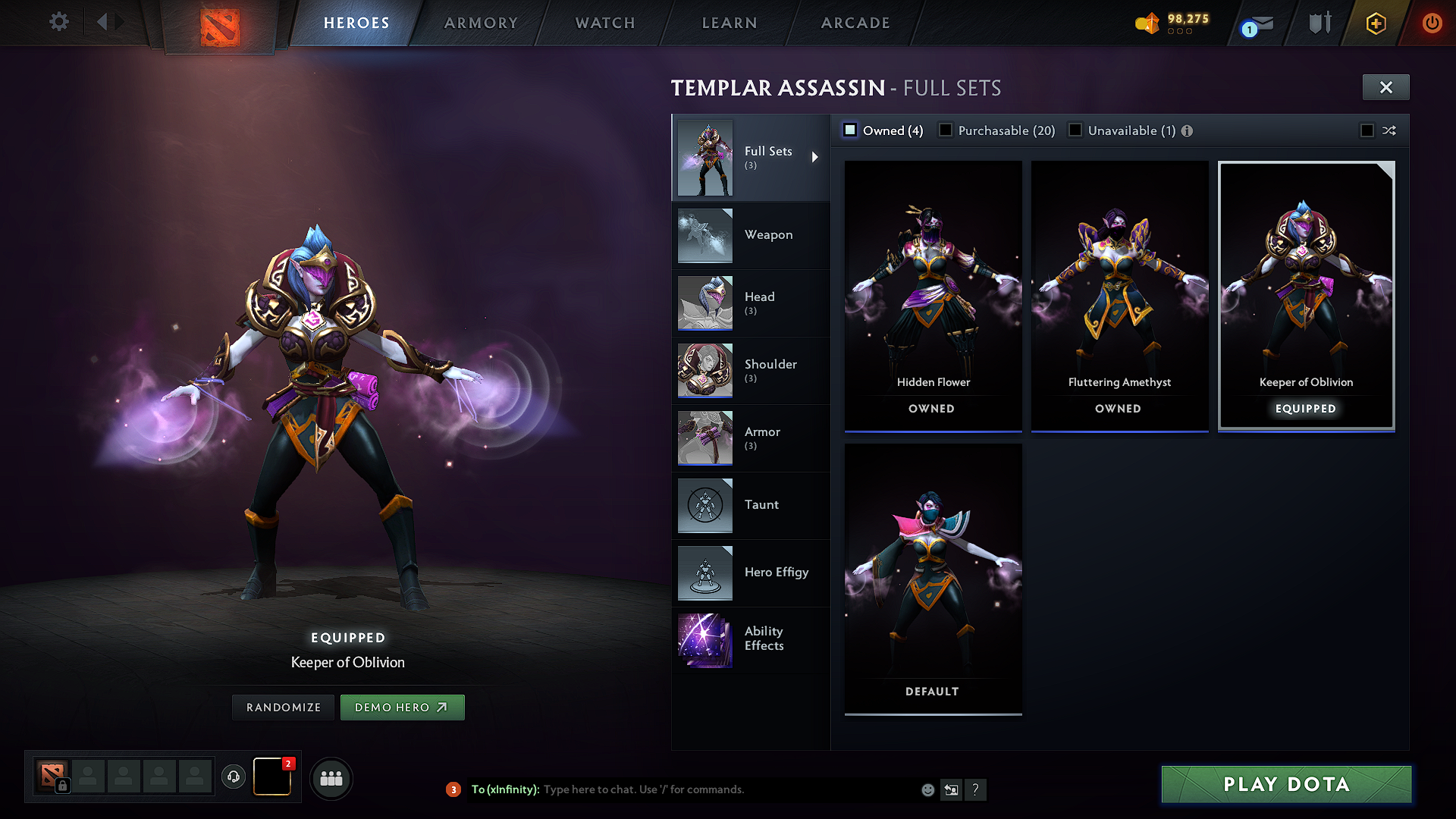Switch to the Armory tab
The image size is (1456, 819).
(x=481, y=23)
